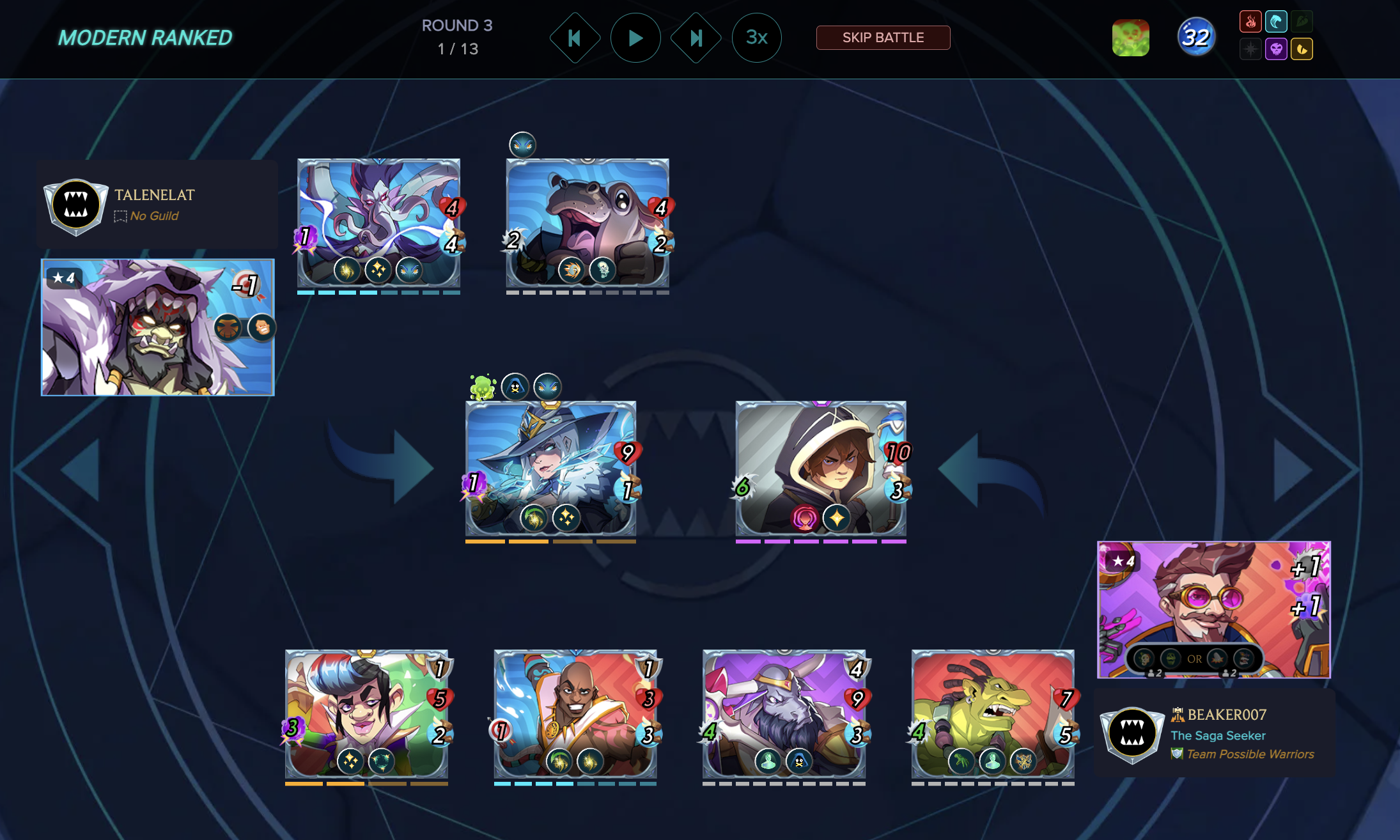Select the hippo monster card
The image size is (1400, 840).
(587, 222)
